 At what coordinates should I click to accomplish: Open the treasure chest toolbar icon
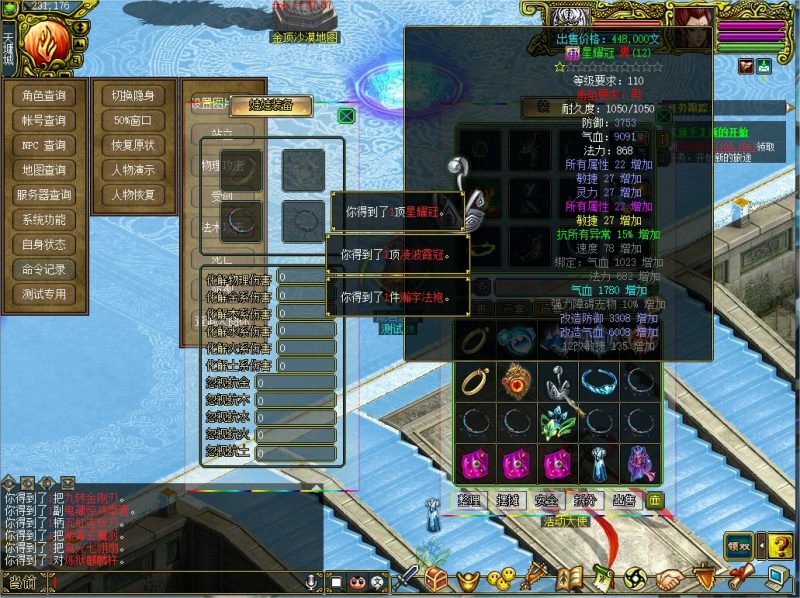(436, 579)
